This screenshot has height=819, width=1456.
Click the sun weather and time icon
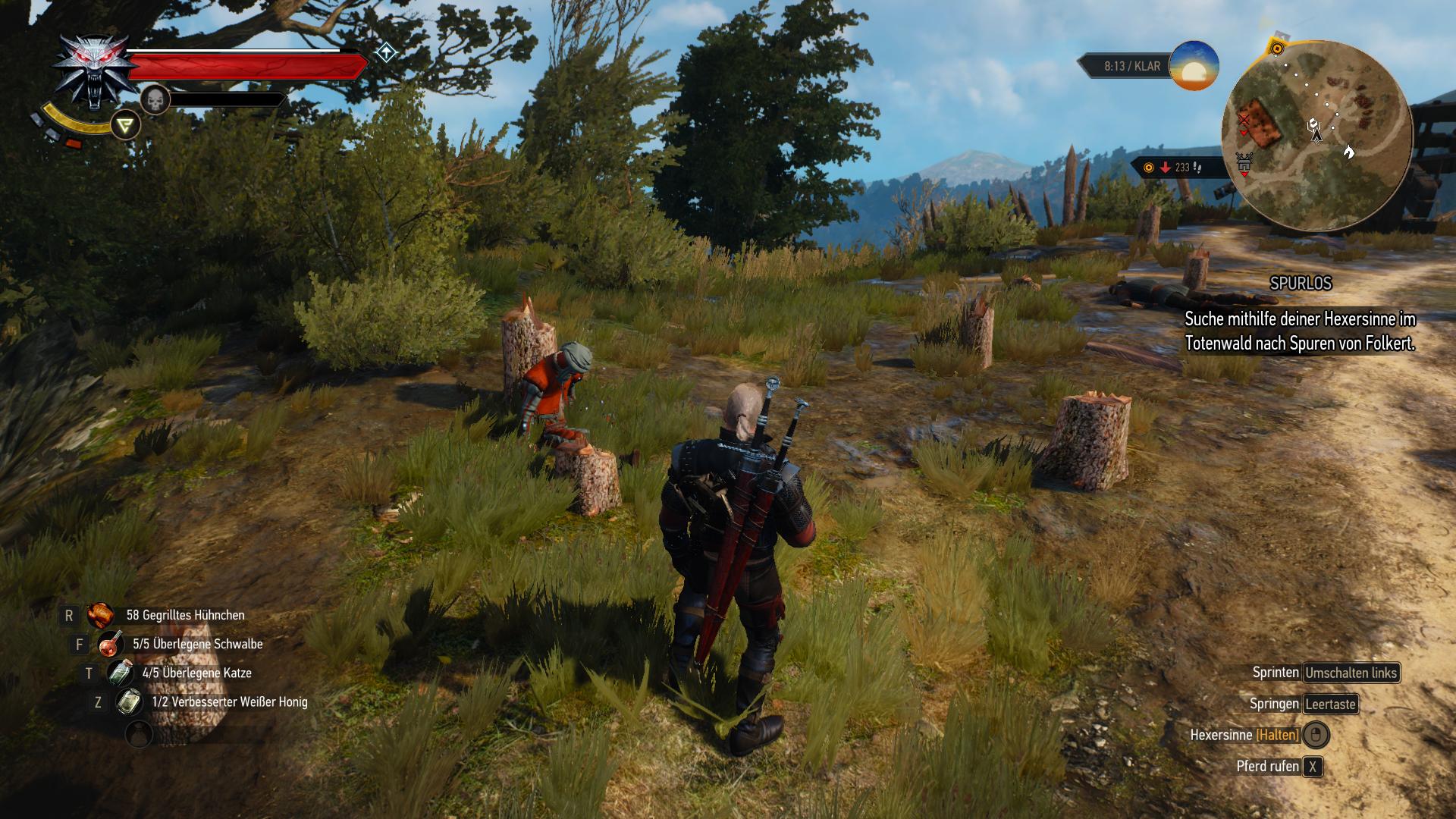[1194, 66]
